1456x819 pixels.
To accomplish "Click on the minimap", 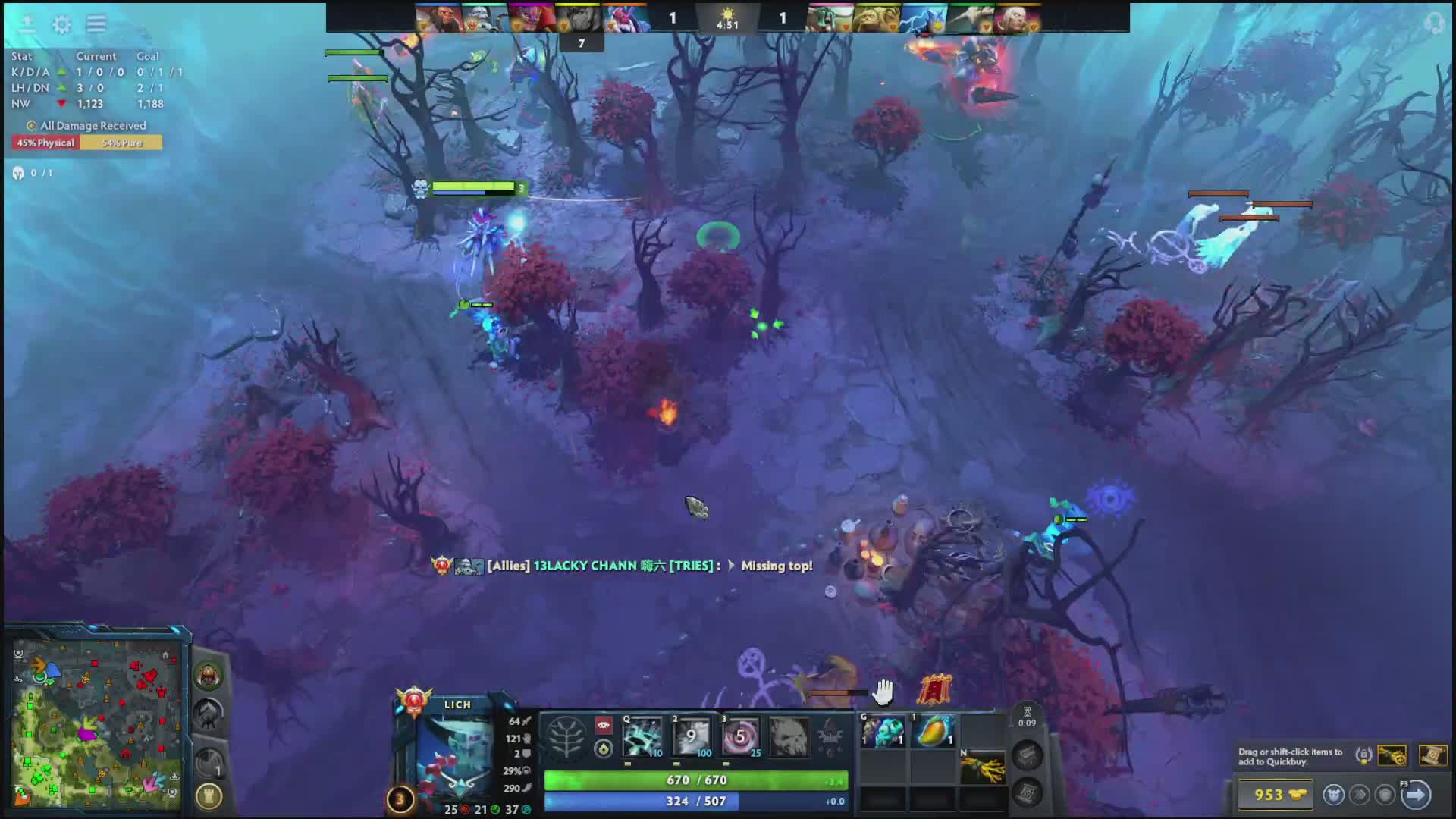I will click(x=96, y=722).
